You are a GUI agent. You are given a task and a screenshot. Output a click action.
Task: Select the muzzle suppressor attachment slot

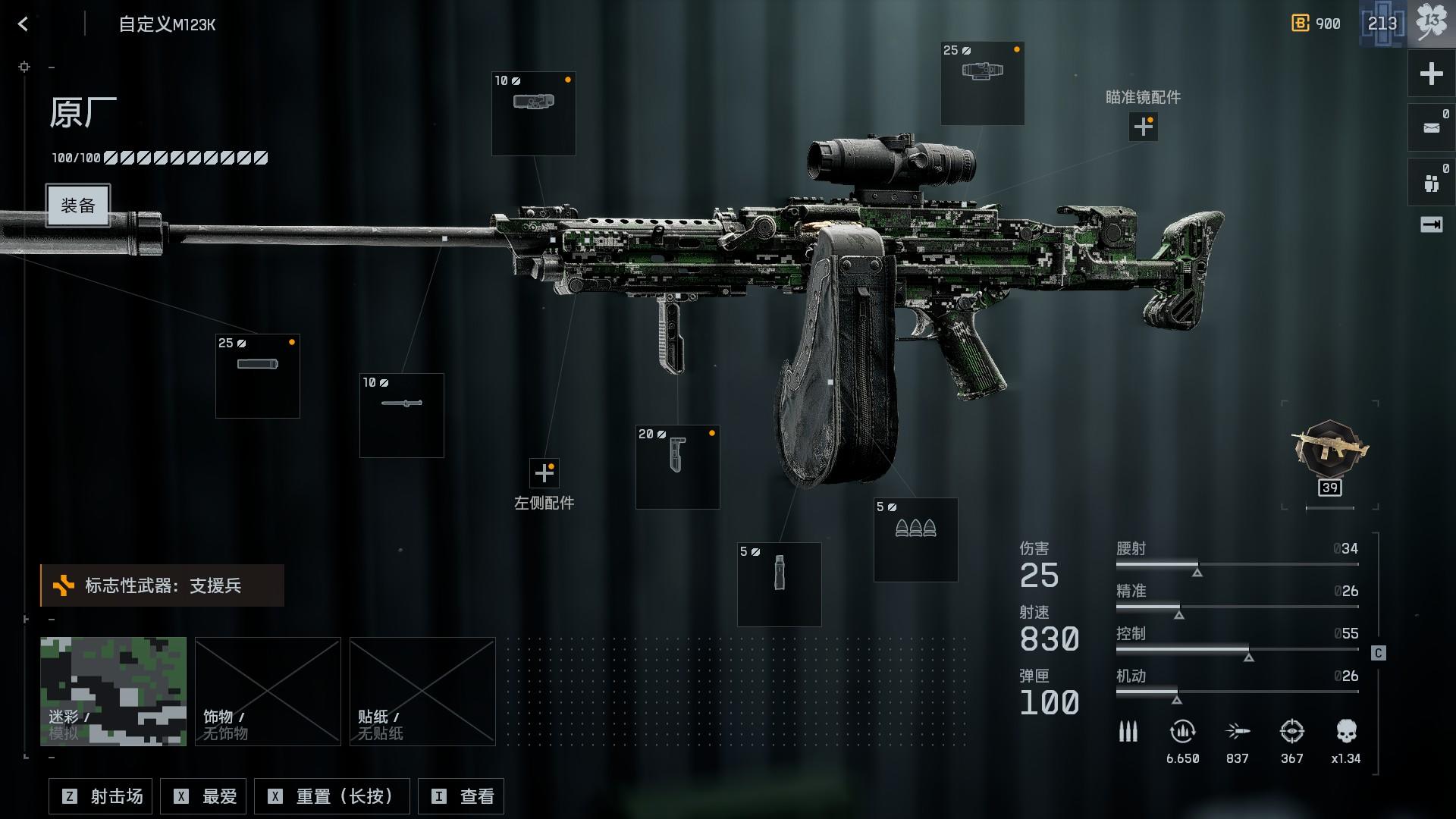point(258,376)
